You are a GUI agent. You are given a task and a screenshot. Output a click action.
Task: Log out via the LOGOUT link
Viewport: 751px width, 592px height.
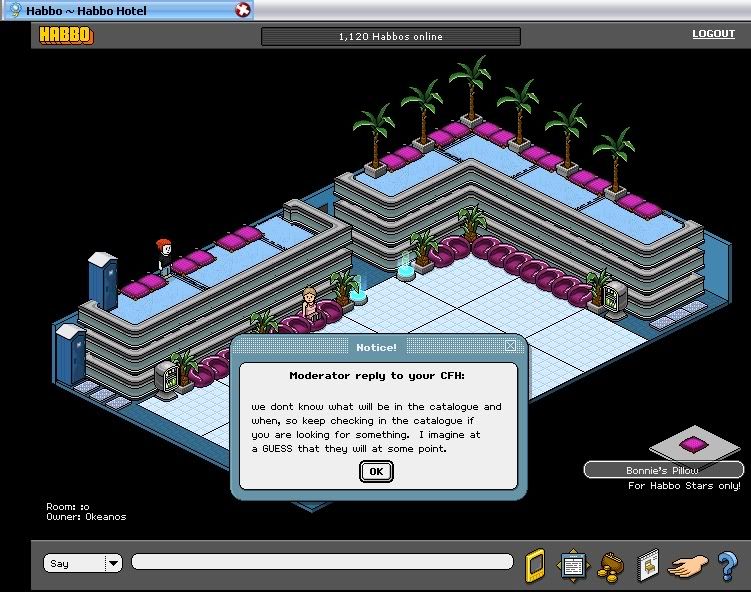point(713,34)
